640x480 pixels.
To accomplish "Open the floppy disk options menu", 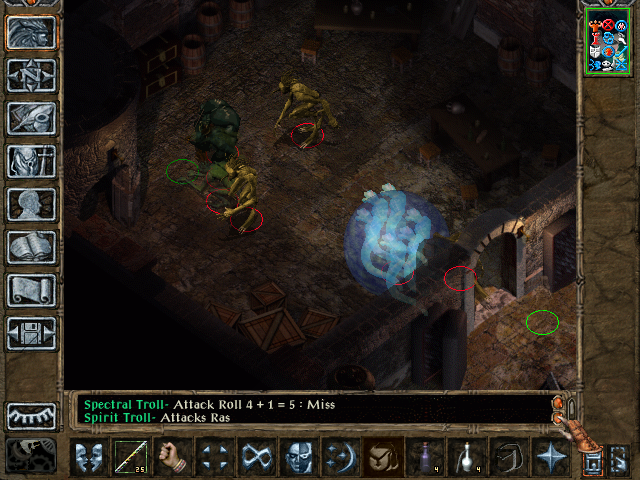I will tap(31, 333).
